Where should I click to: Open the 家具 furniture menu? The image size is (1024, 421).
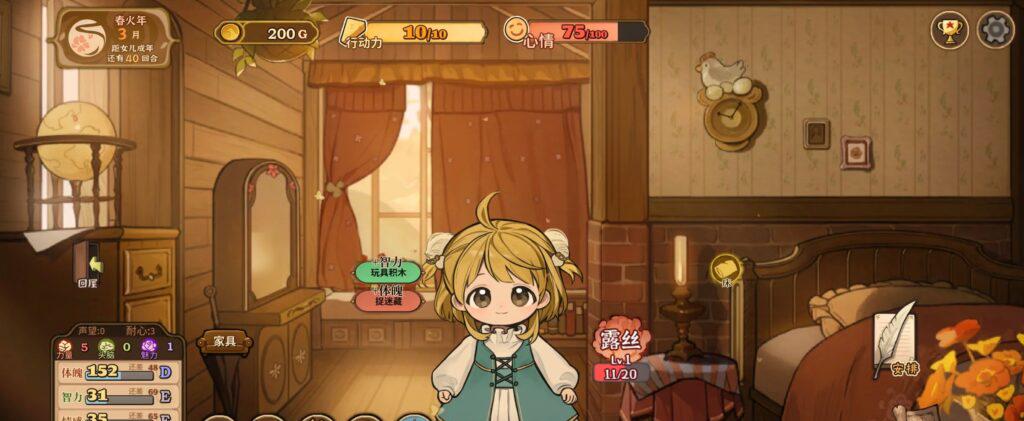[224, 342]
